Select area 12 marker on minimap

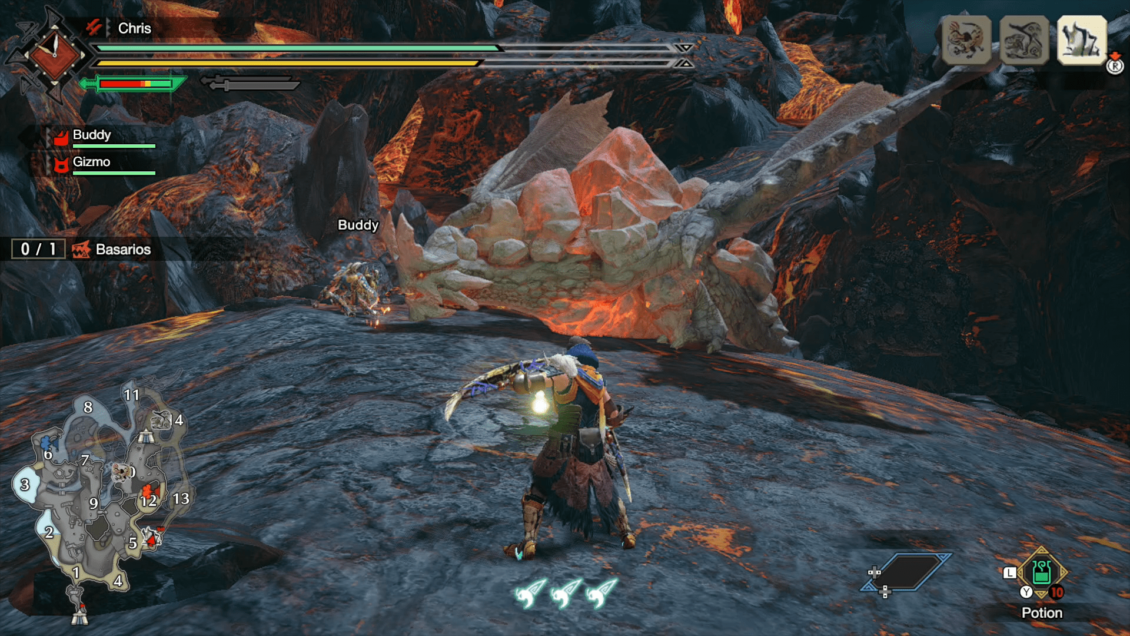click(149, 500)
